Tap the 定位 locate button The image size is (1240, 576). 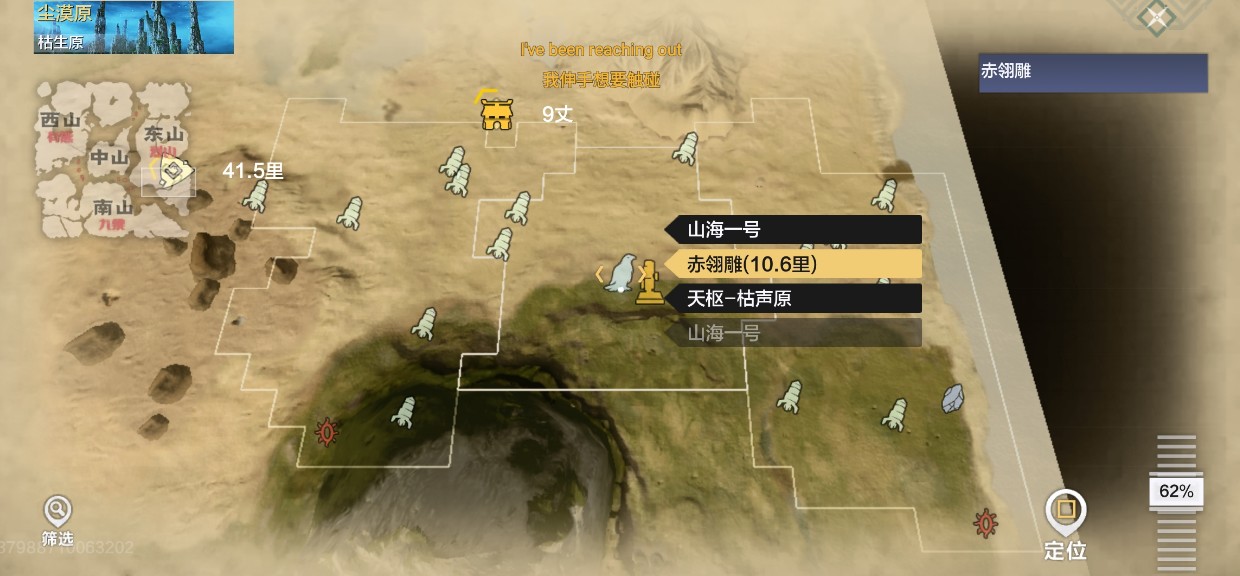point(1065,524)
